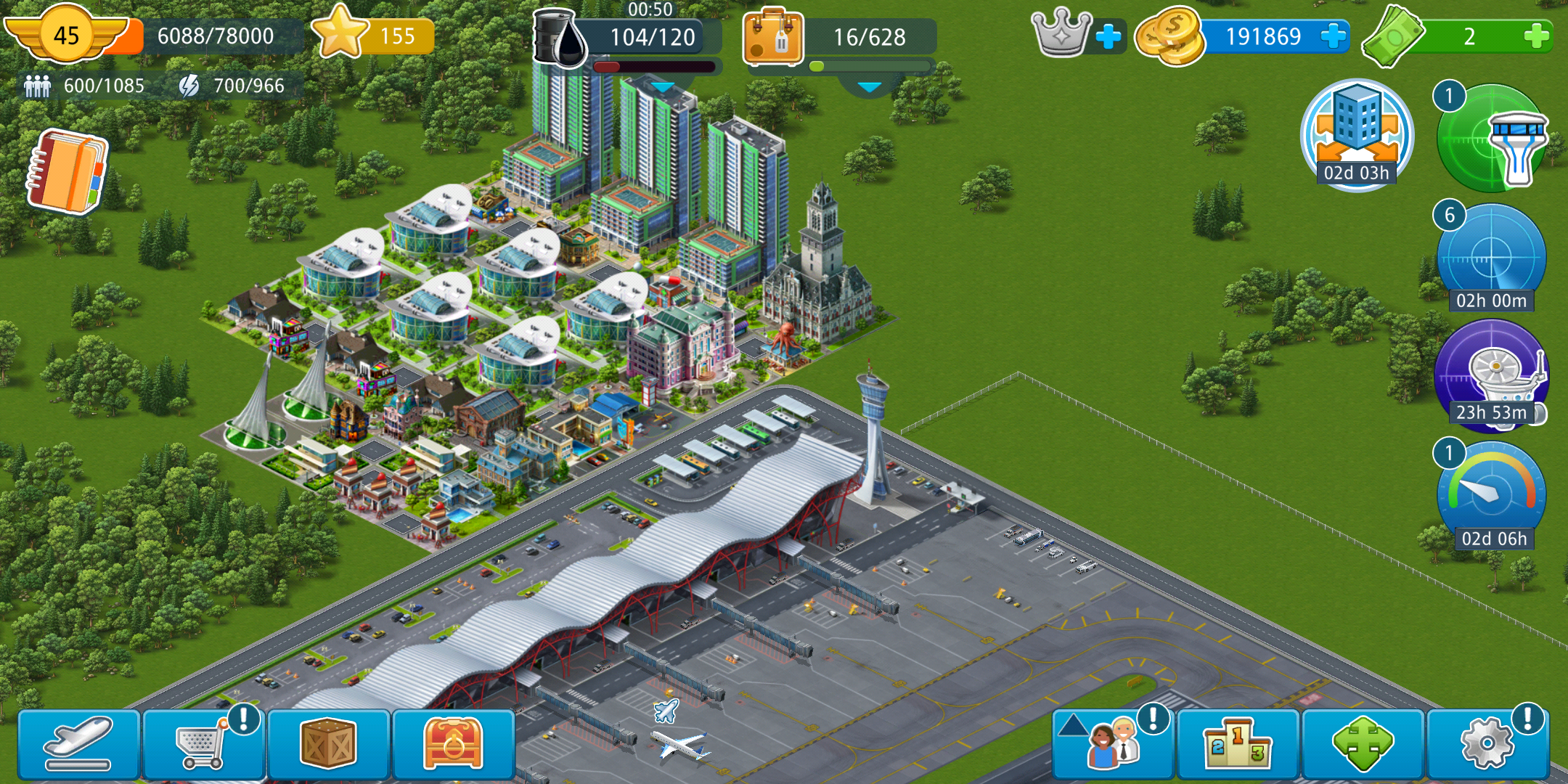Viewport: 1568px width, 784px height.
Task: Add more coins with the plus button
Action: (1333, 36)
